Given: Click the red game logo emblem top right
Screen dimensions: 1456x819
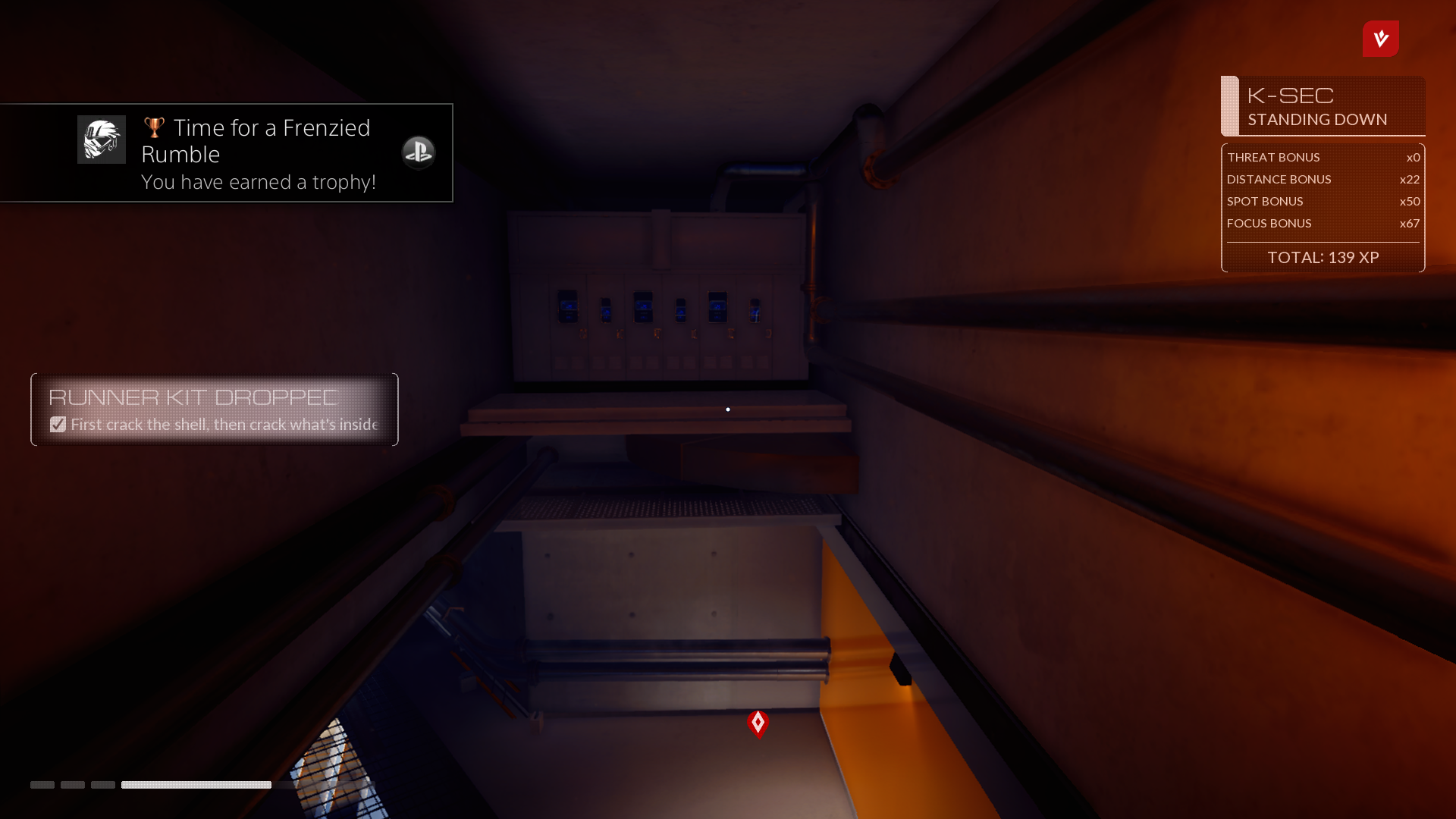Looking at the screenshot, I should click(1380, 39).
